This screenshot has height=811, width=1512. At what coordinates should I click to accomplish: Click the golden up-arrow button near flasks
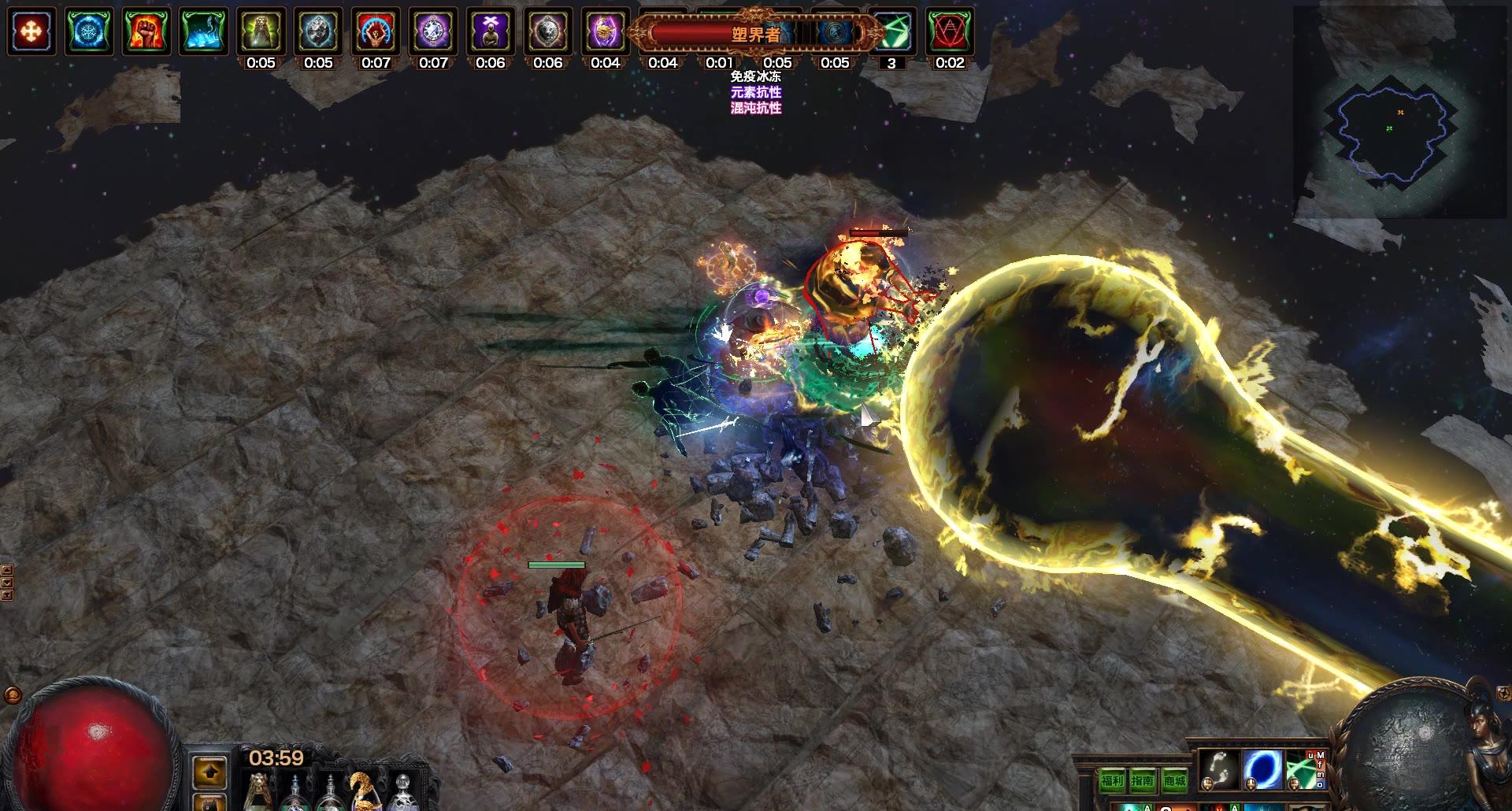point(209,773)
